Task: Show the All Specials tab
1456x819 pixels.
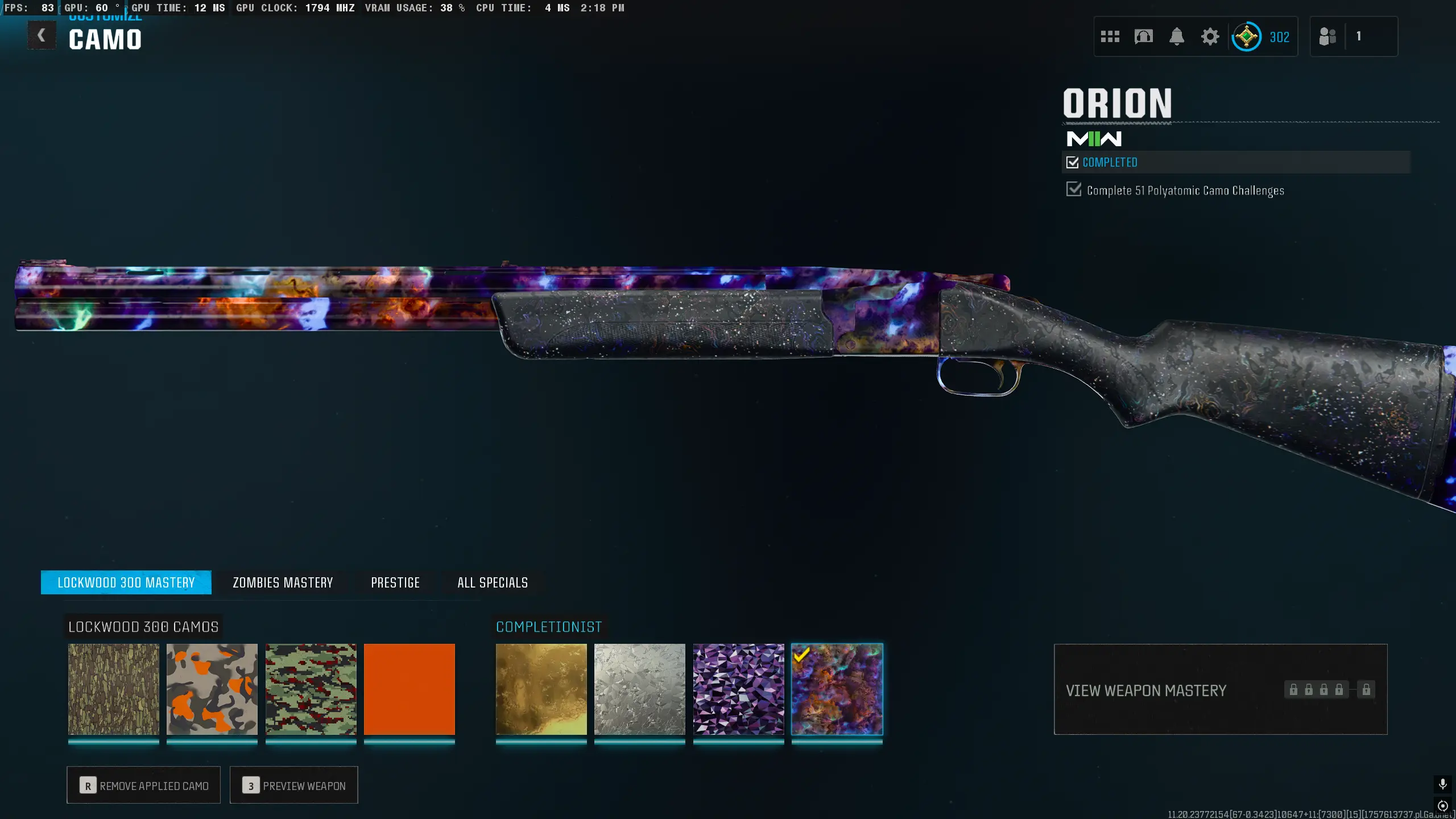Action: (493, 582)
